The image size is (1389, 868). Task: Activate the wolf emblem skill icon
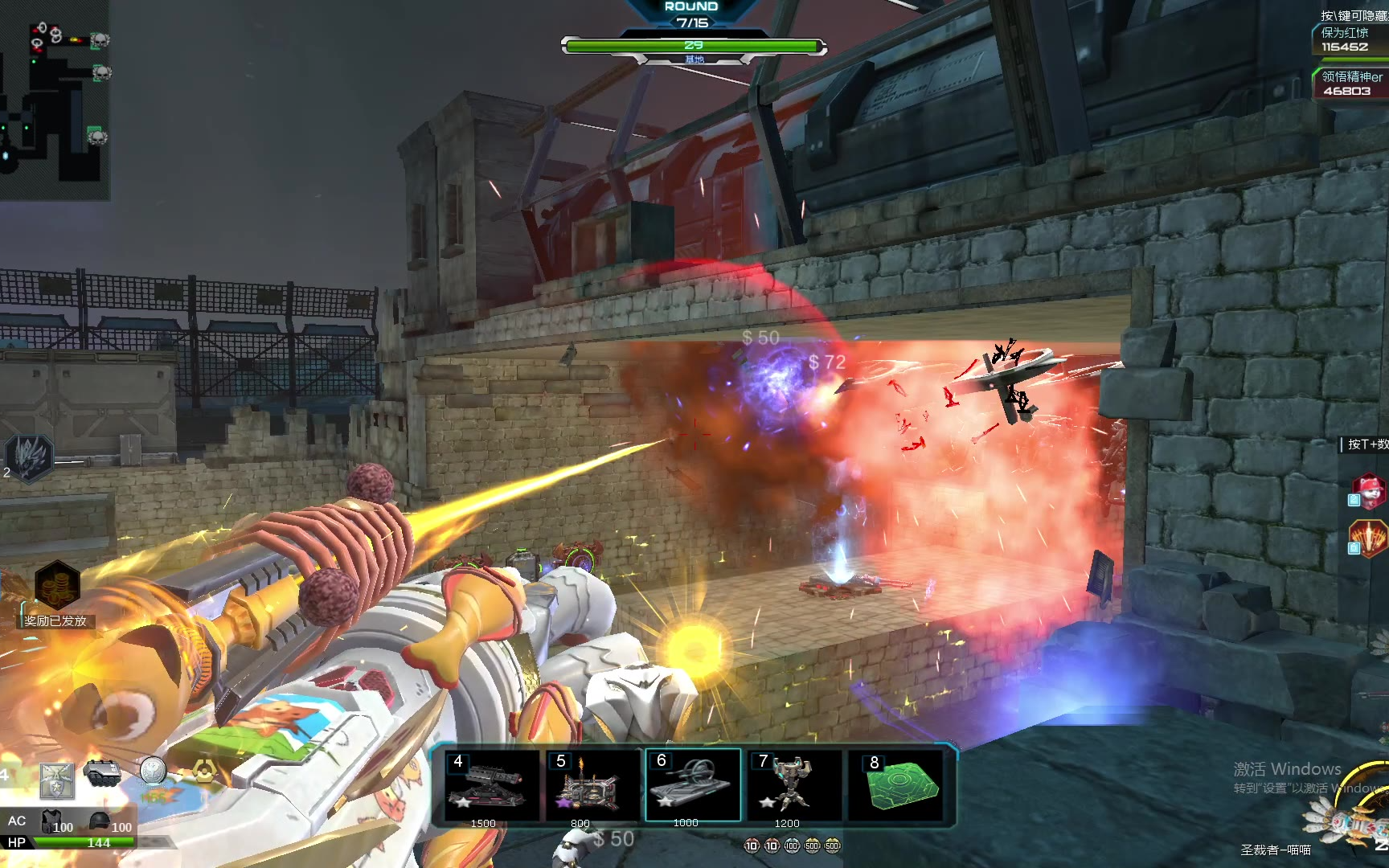(x=30, y=457)
